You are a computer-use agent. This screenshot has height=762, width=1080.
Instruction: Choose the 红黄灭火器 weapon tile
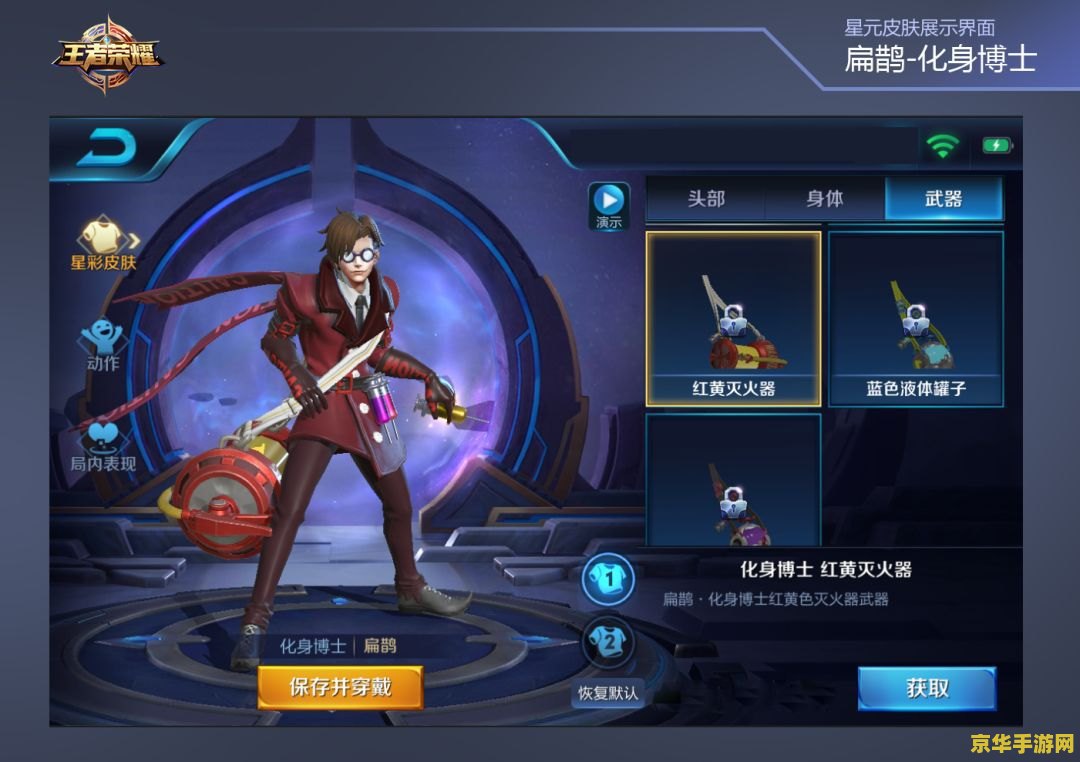(x=733, y=319)
